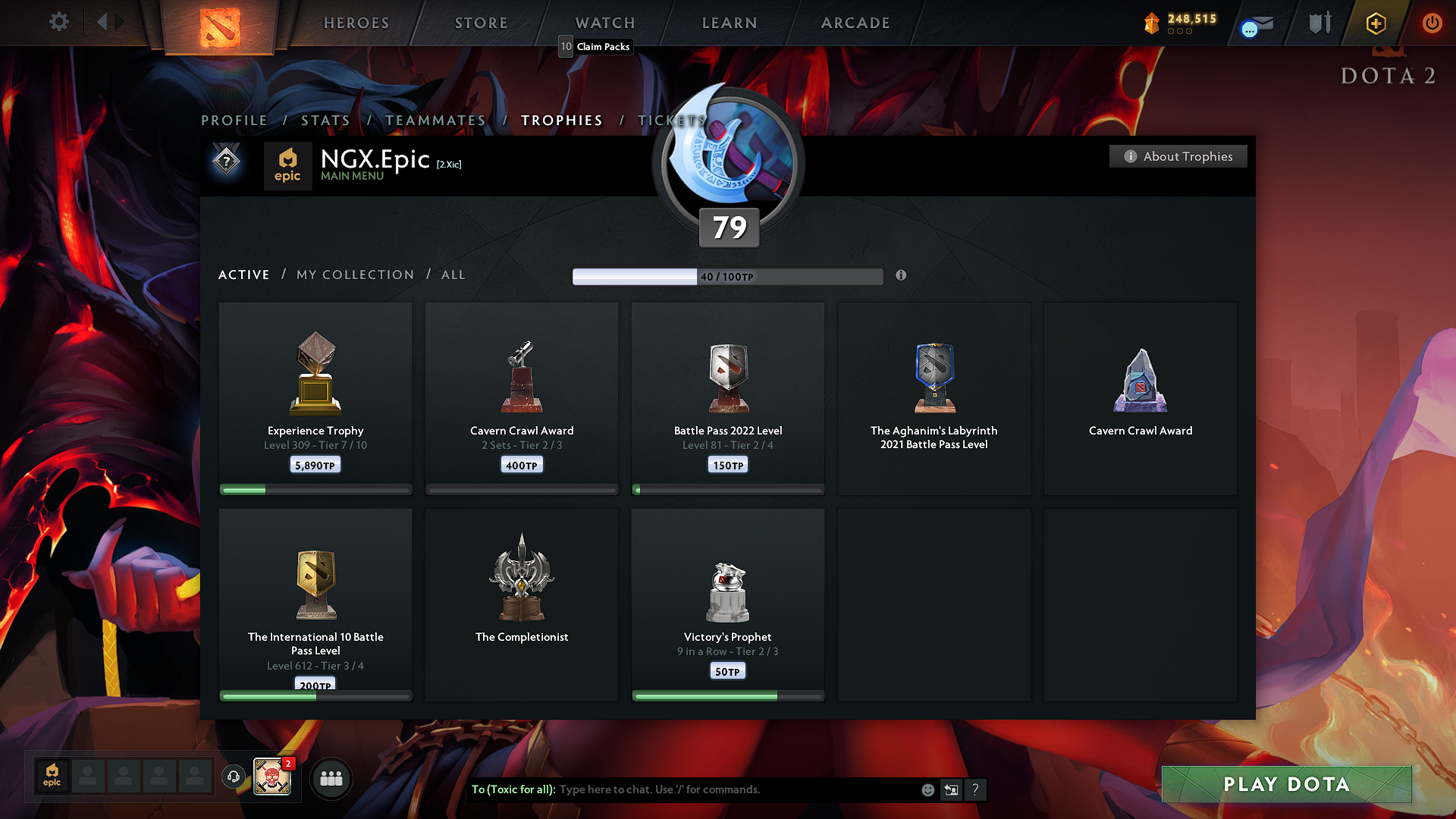Claim Packs notification button
Viewport: 1456px width, 819px height.
point(596,47)
